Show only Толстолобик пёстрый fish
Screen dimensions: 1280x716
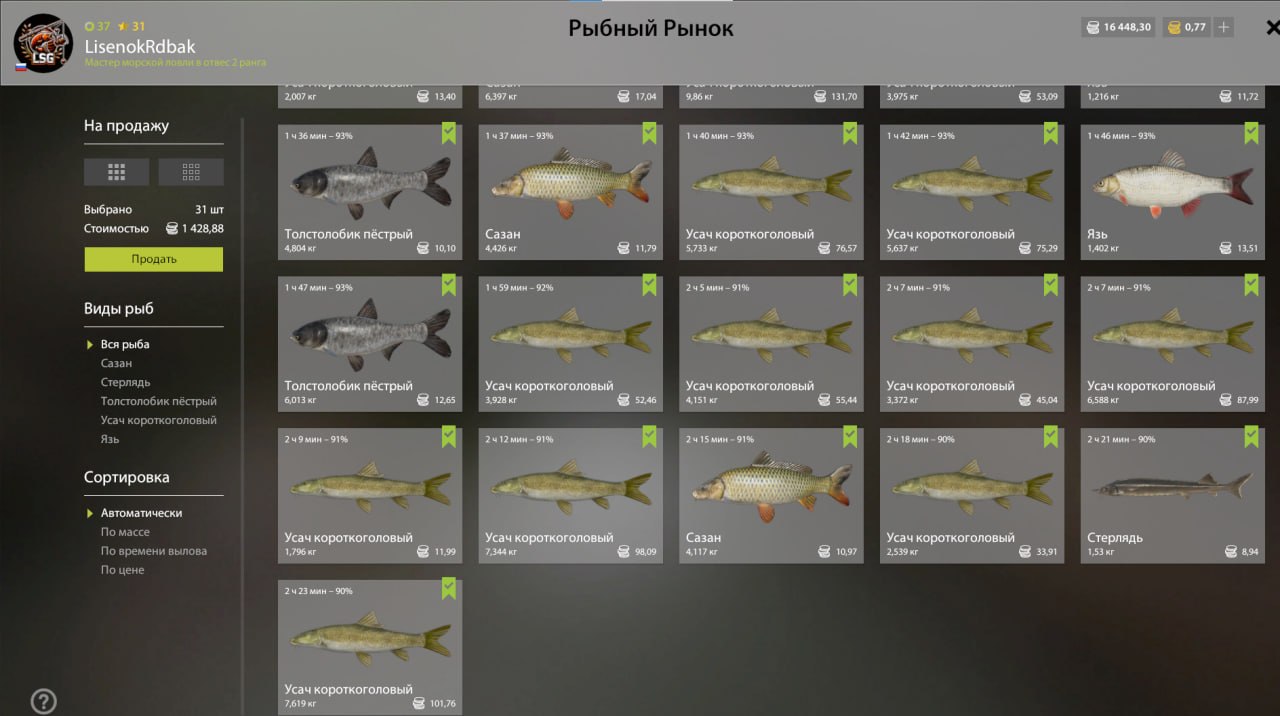(x=158, y=401)
